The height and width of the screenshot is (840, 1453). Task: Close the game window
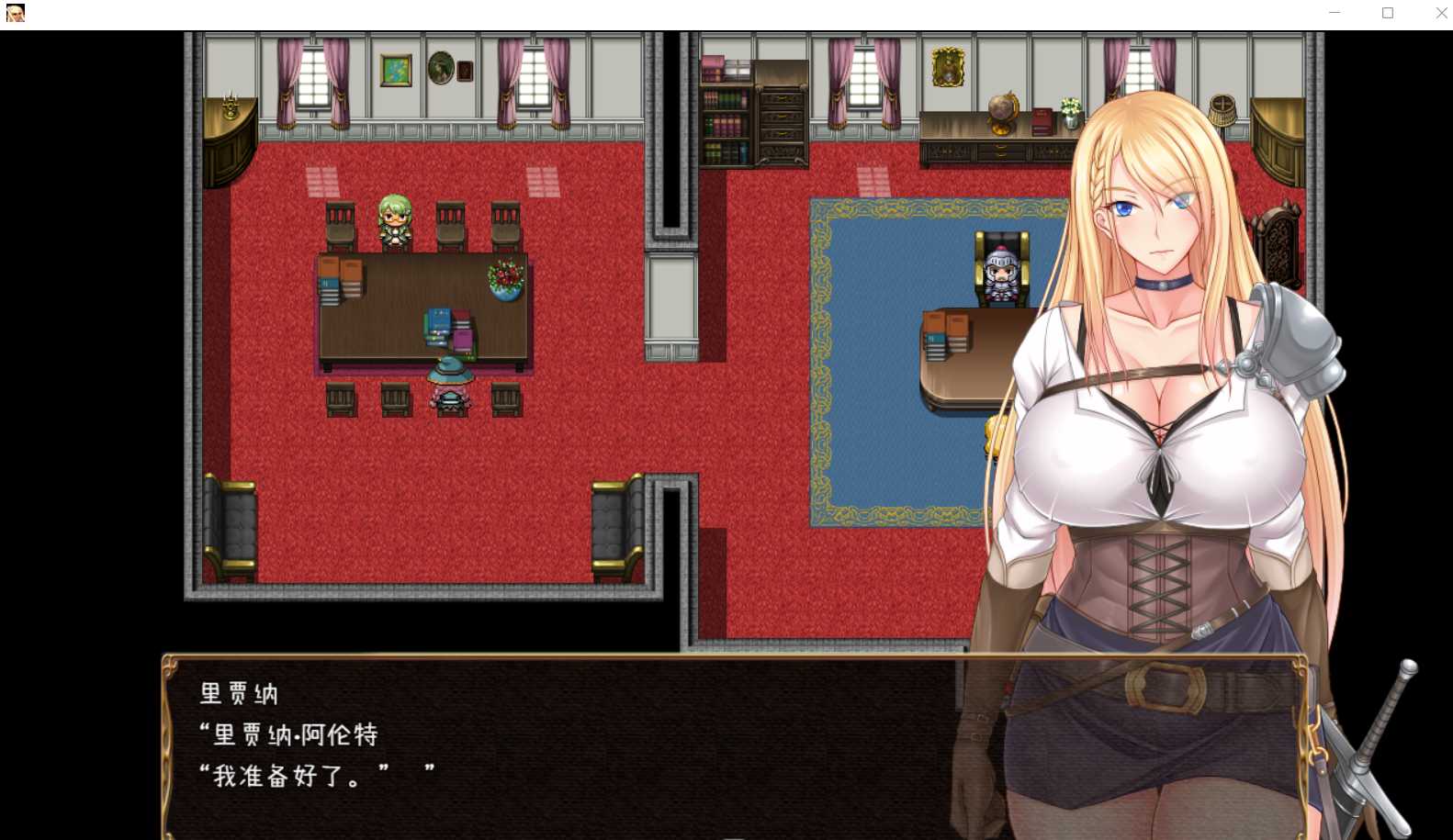(1440, 13)
